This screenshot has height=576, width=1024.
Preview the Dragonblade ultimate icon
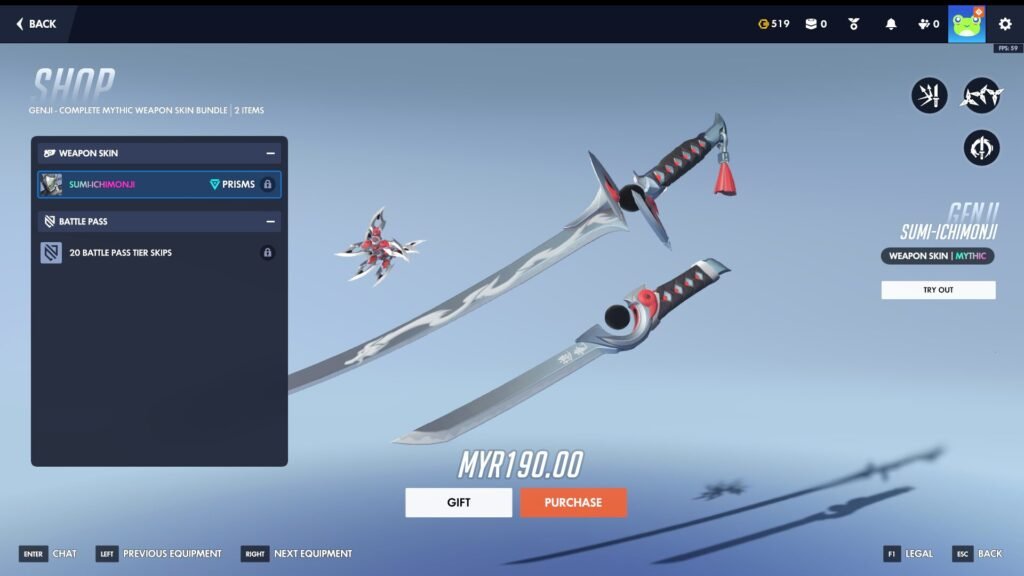coord(981,148)
